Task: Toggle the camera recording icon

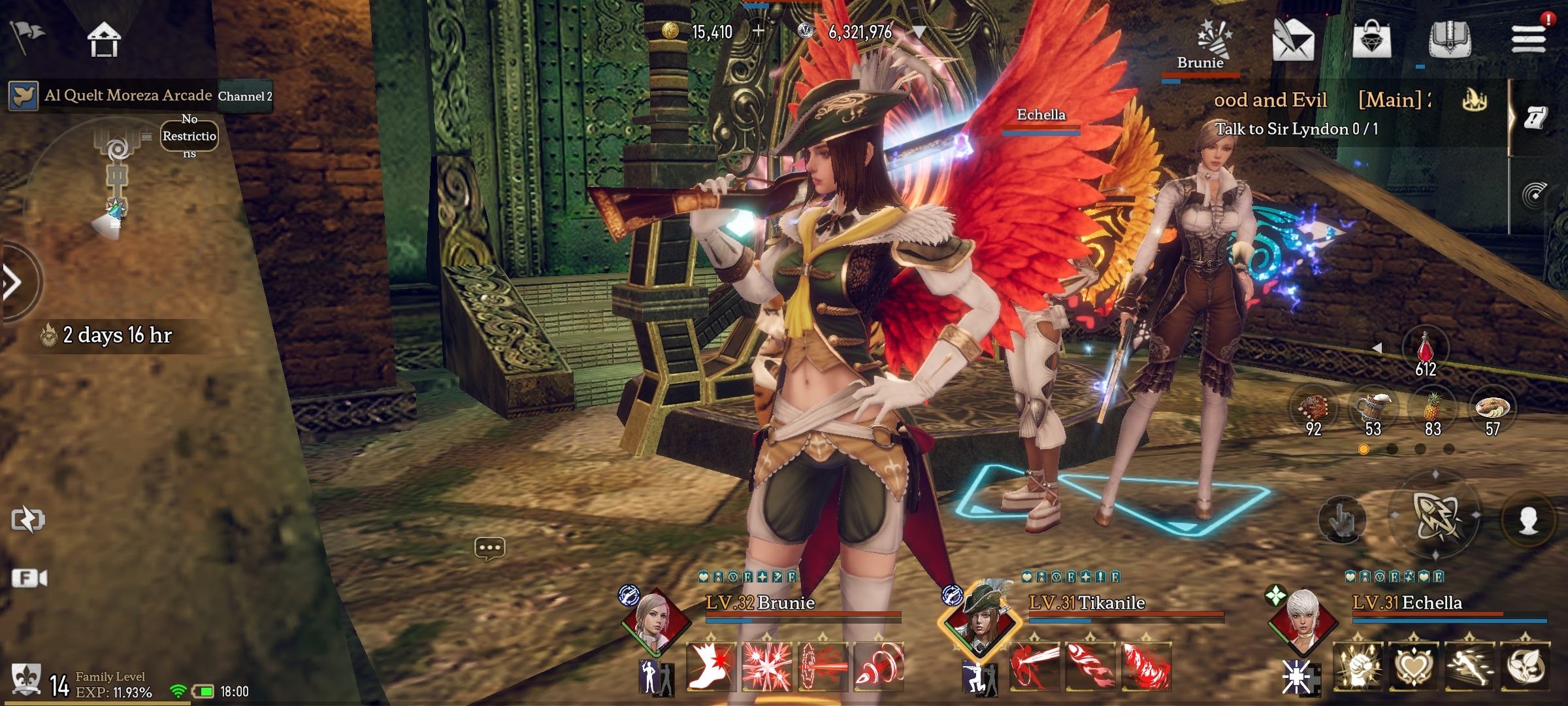Action: (x=29, y=579)
